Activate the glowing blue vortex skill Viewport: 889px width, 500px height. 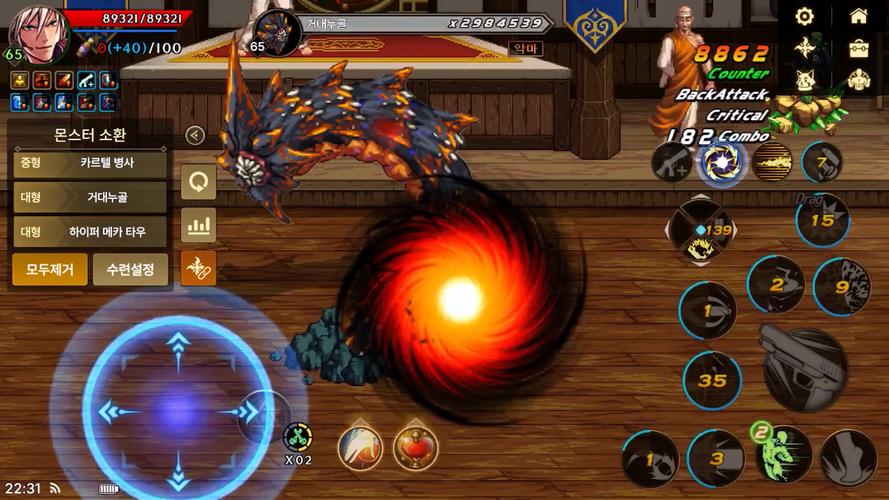[722, 162]
